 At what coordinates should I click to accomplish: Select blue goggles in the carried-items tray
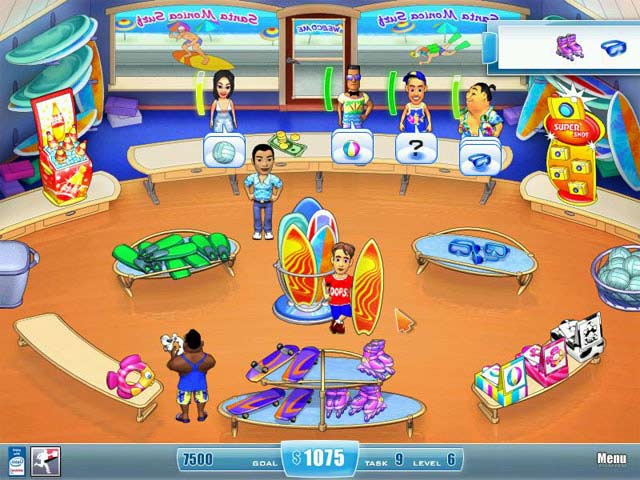point(611,46)
